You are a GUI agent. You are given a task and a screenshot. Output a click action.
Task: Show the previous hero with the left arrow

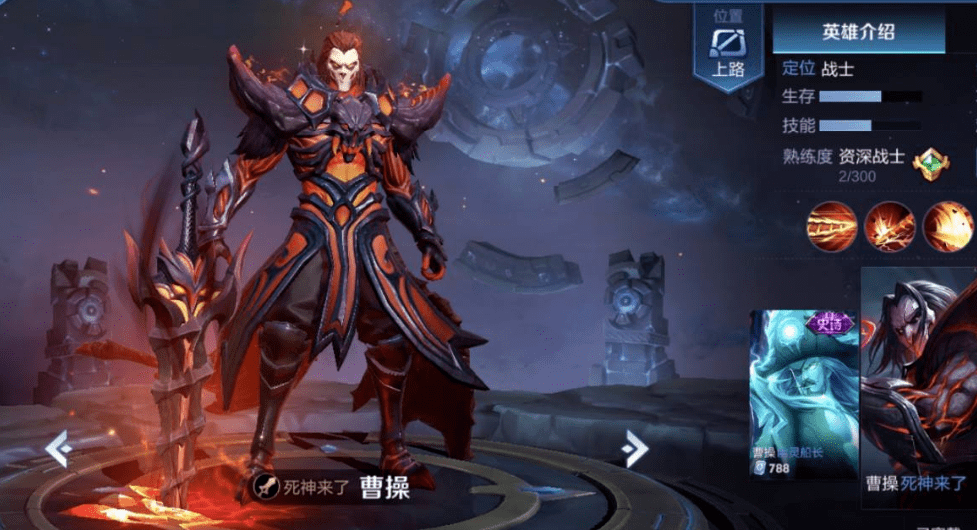pyautogui.click(x=58, y=449)
